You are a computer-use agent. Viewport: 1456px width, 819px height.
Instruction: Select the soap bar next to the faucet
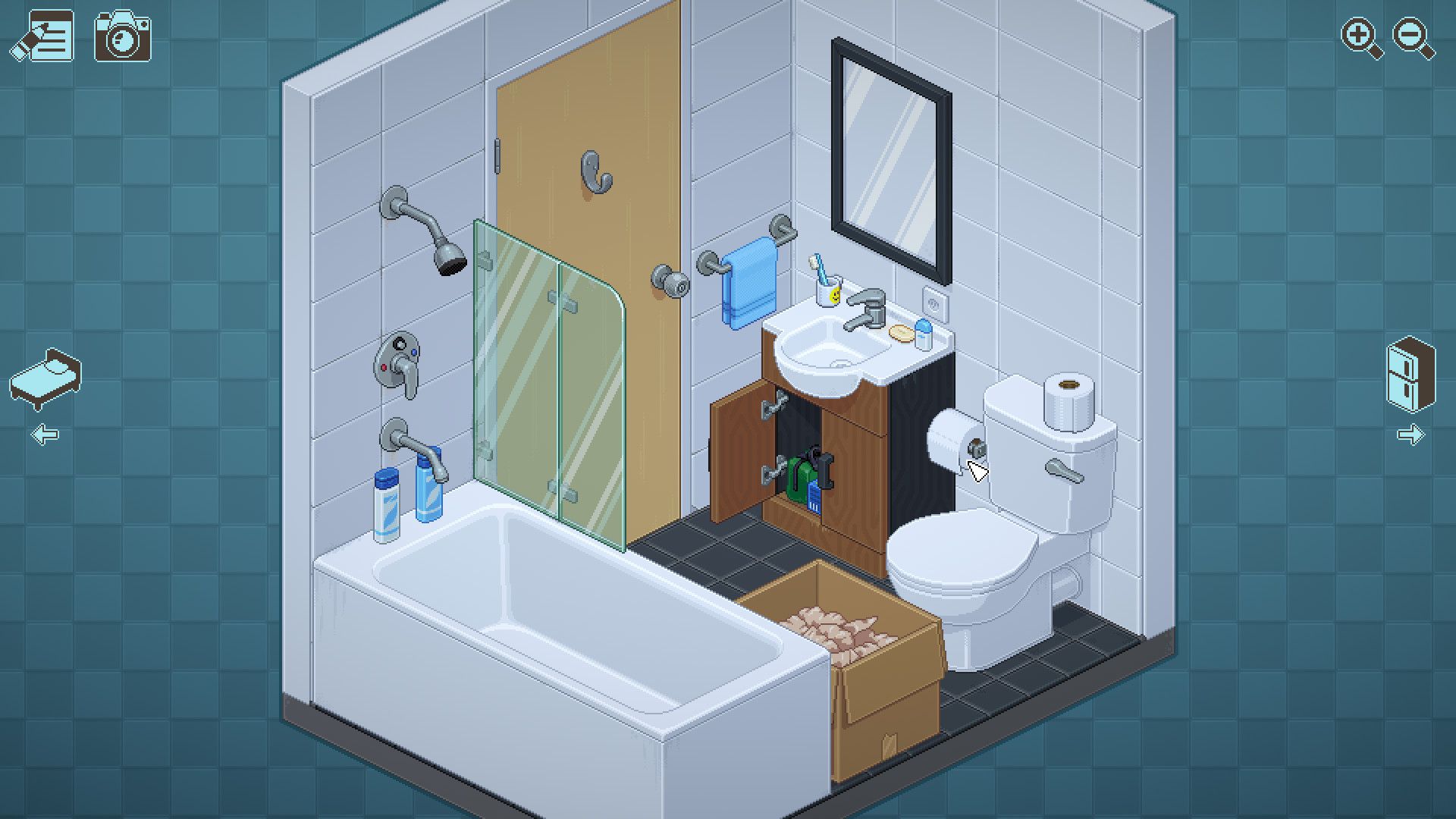[901, 332]
